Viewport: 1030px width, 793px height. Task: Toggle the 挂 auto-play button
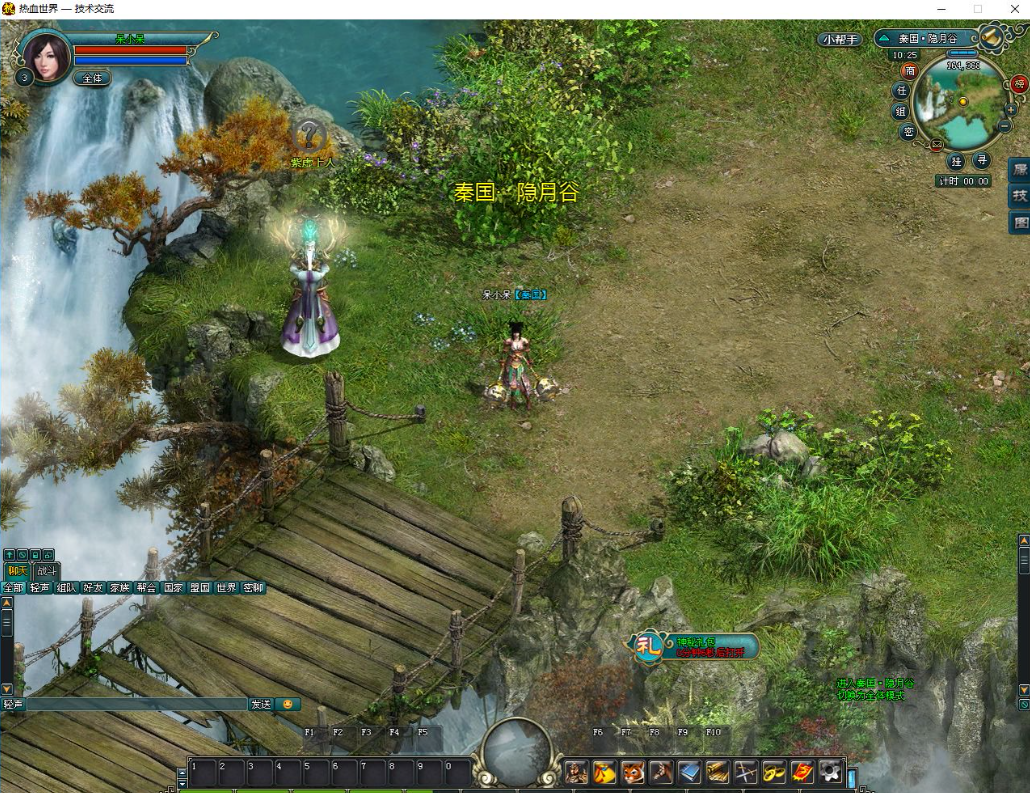coord(956,161)
